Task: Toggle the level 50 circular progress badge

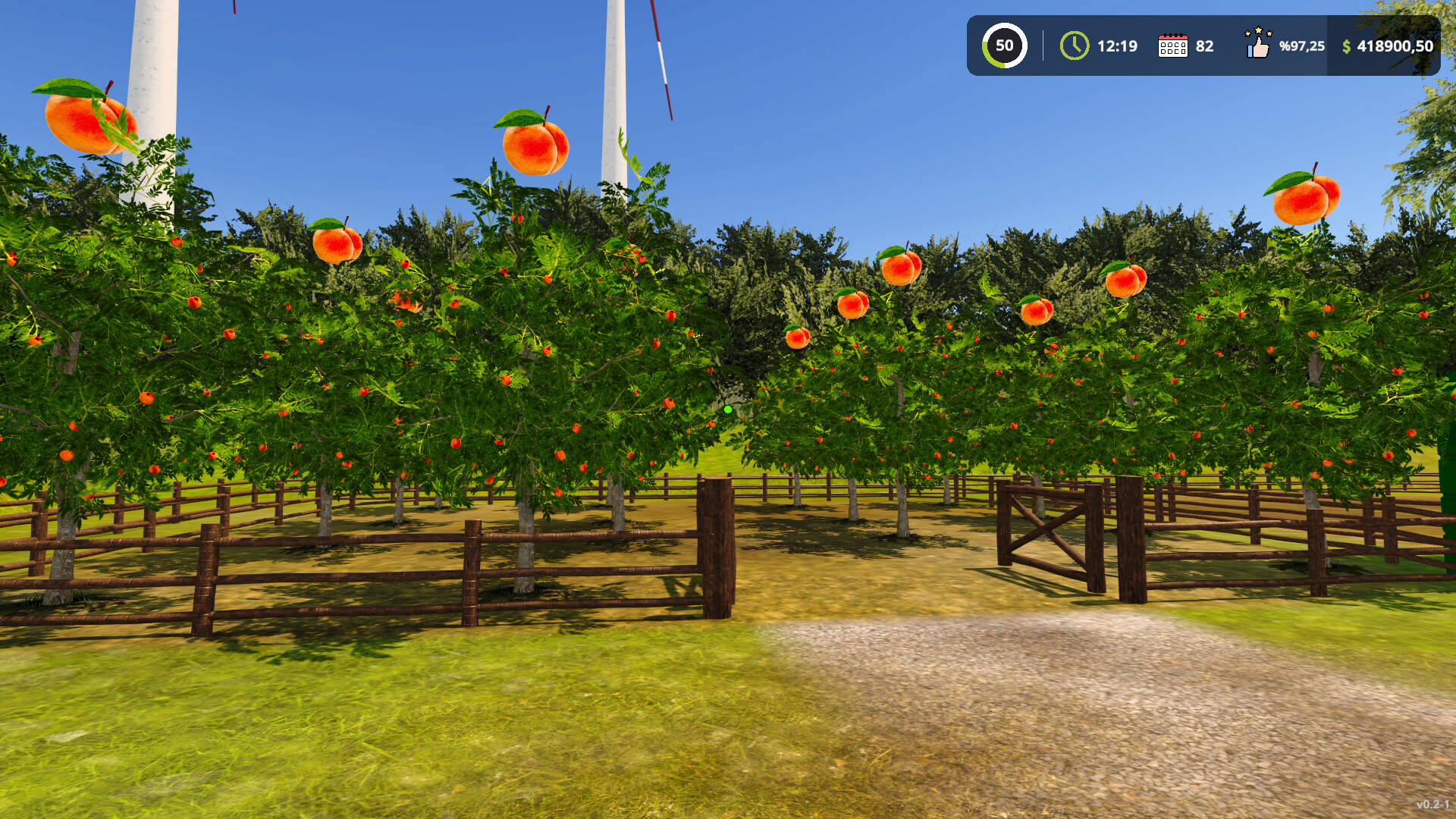Action: pyautogui.click(x=1004, y=45)
